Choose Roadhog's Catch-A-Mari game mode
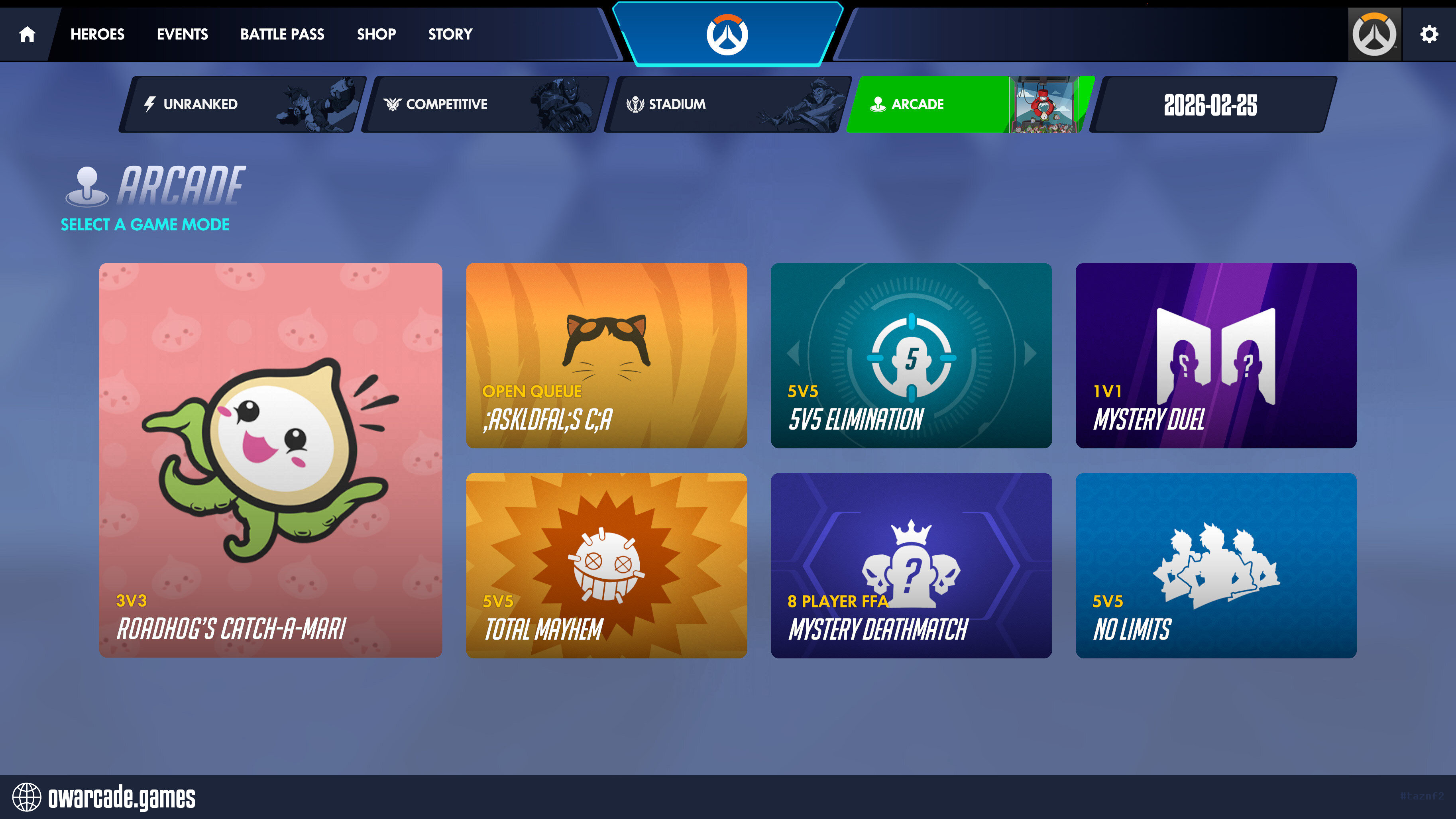 [x=270, y=460]
